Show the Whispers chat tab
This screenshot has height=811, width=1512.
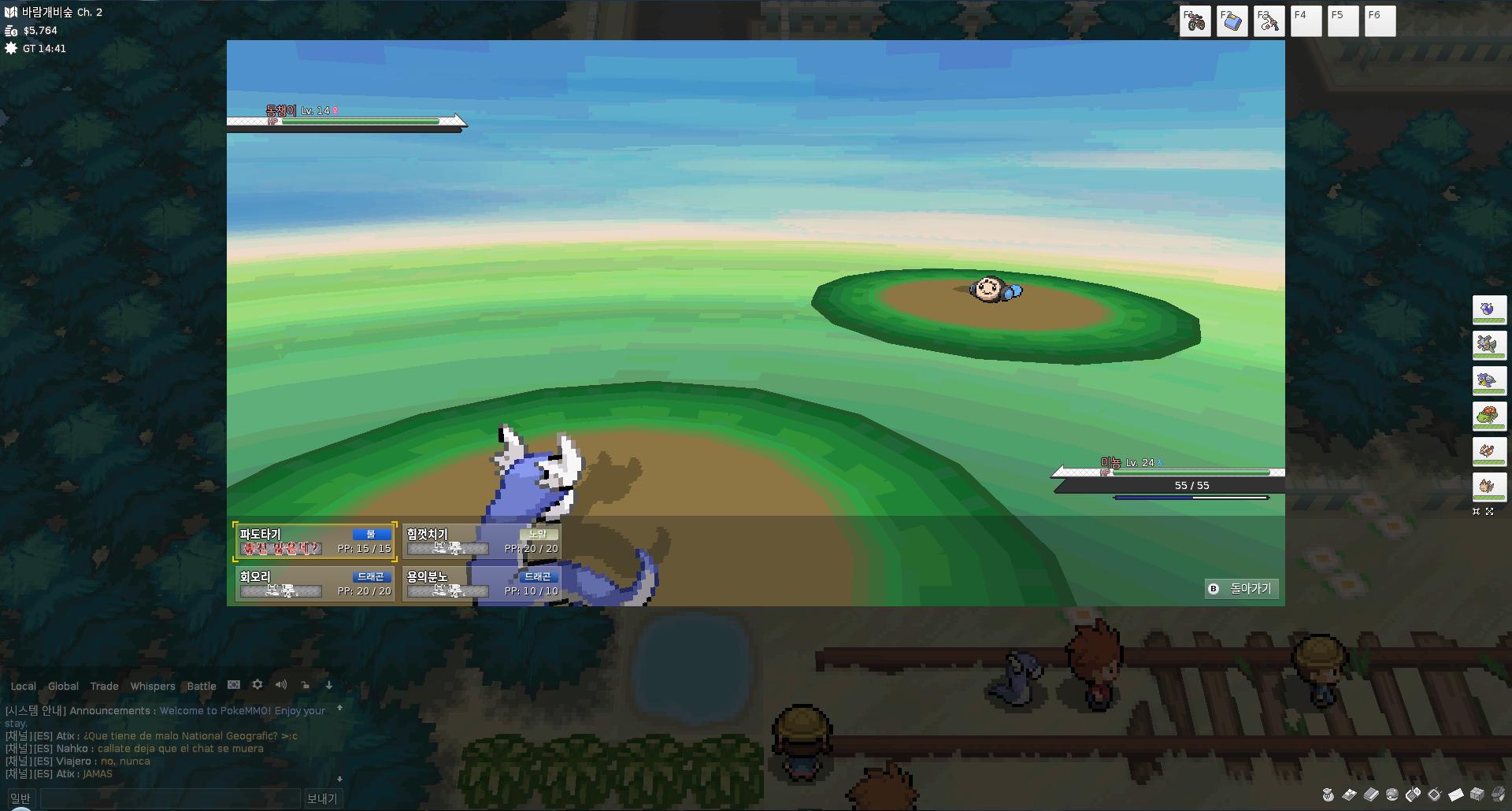pos(153,687)
